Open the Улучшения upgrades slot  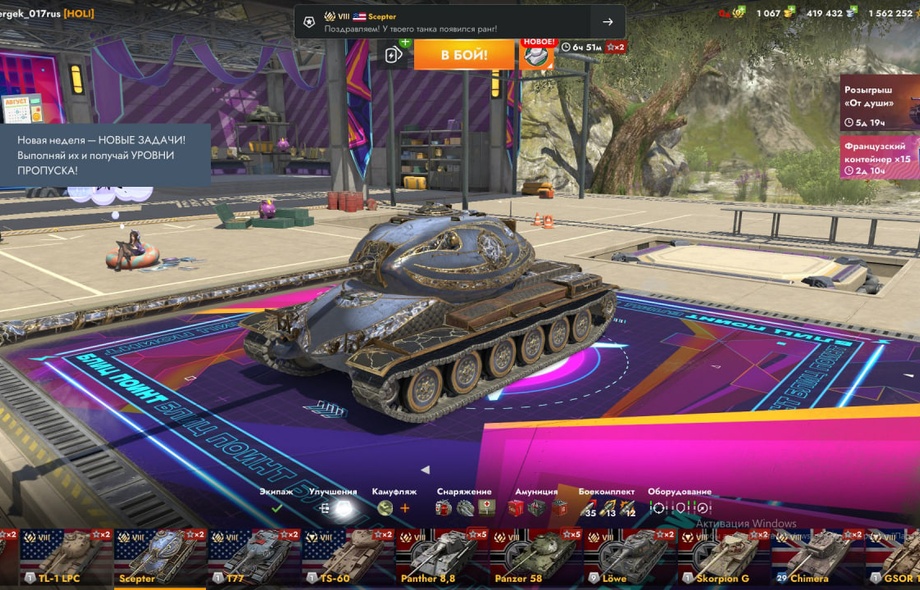(x=334, y=508)
